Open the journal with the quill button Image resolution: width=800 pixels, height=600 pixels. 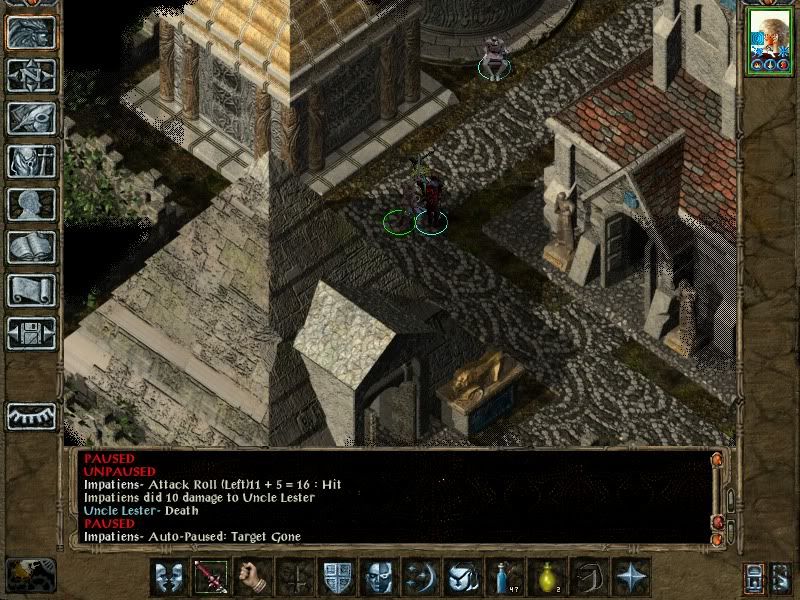click(x=32, y=118)
